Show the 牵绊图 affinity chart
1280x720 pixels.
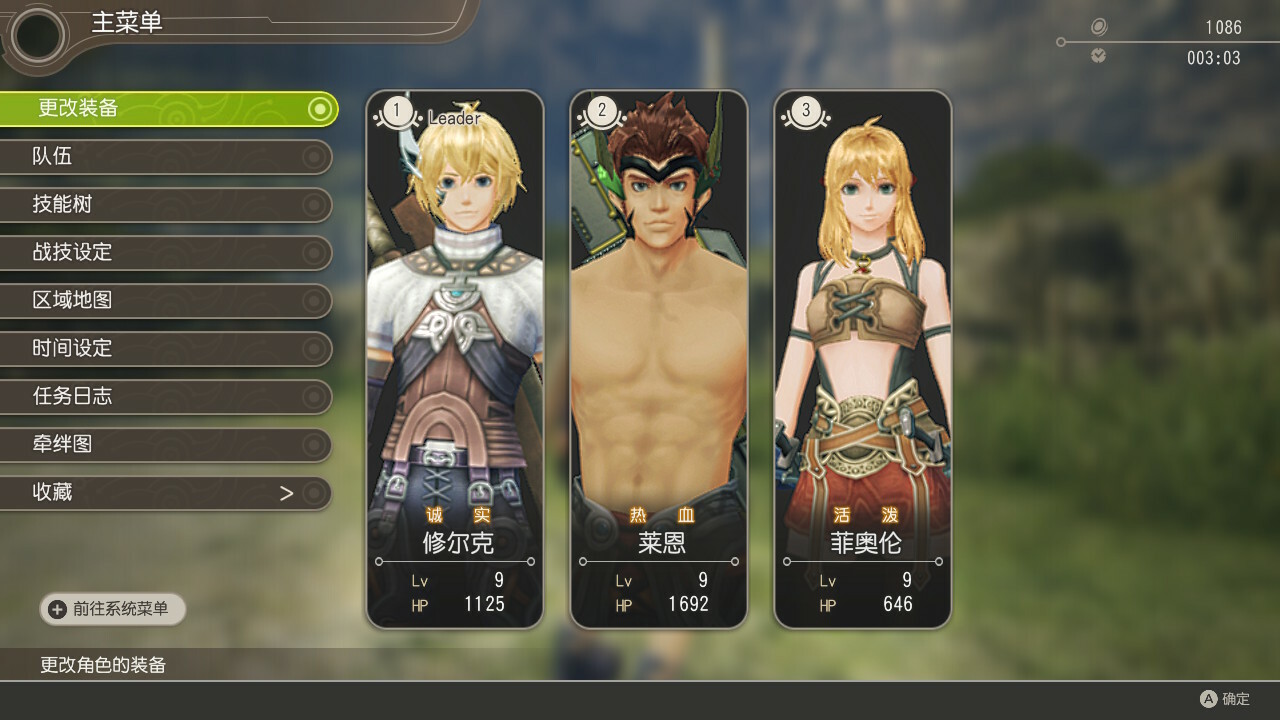(x=165, y=444)
